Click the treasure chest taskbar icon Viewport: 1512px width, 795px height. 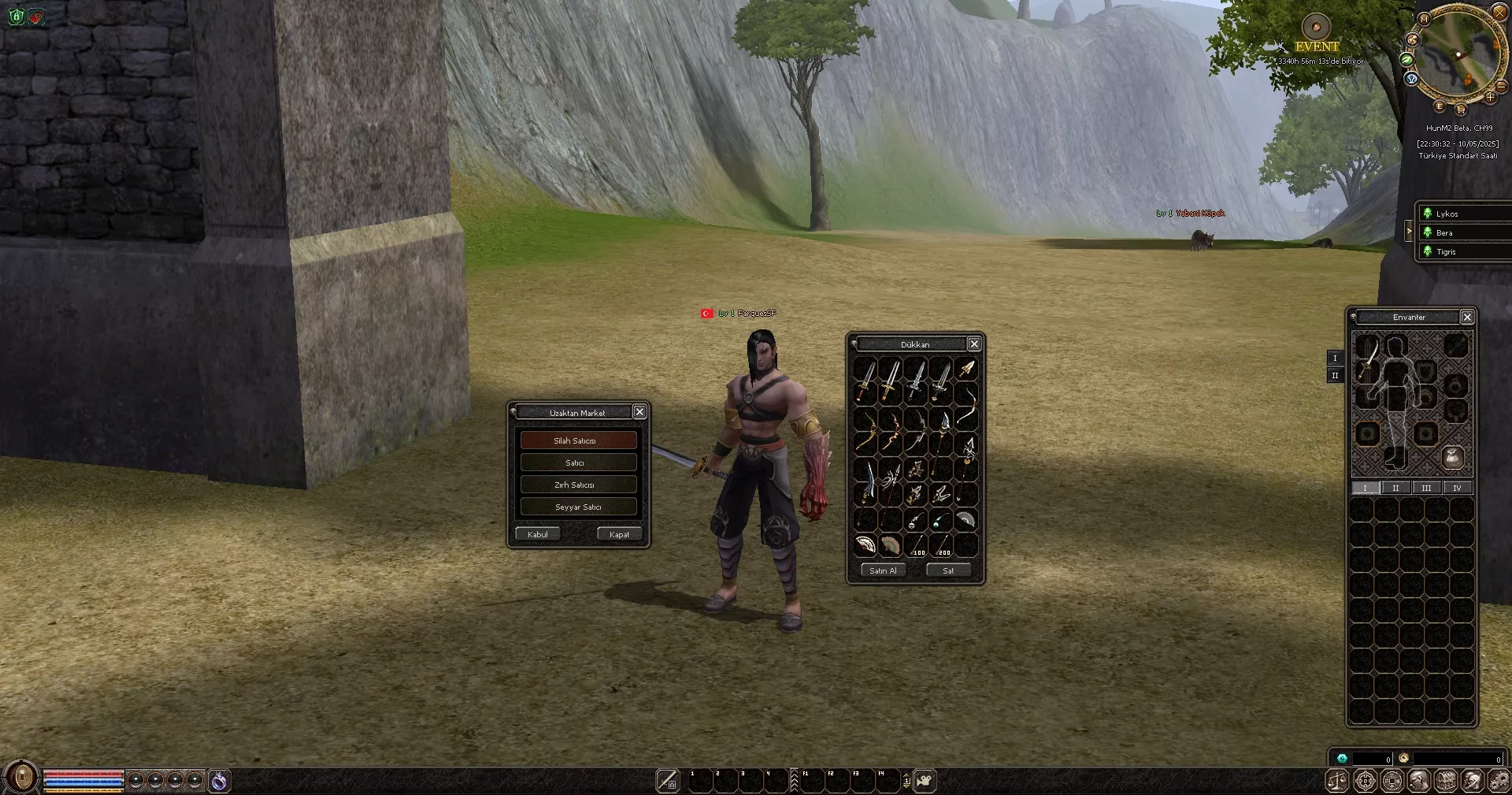pos(1445,781)
